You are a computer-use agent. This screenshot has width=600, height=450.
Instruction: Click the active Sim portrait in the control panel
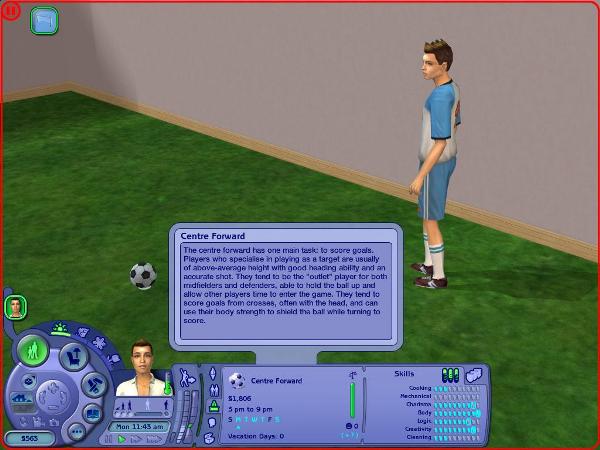(x=138, y=369)
